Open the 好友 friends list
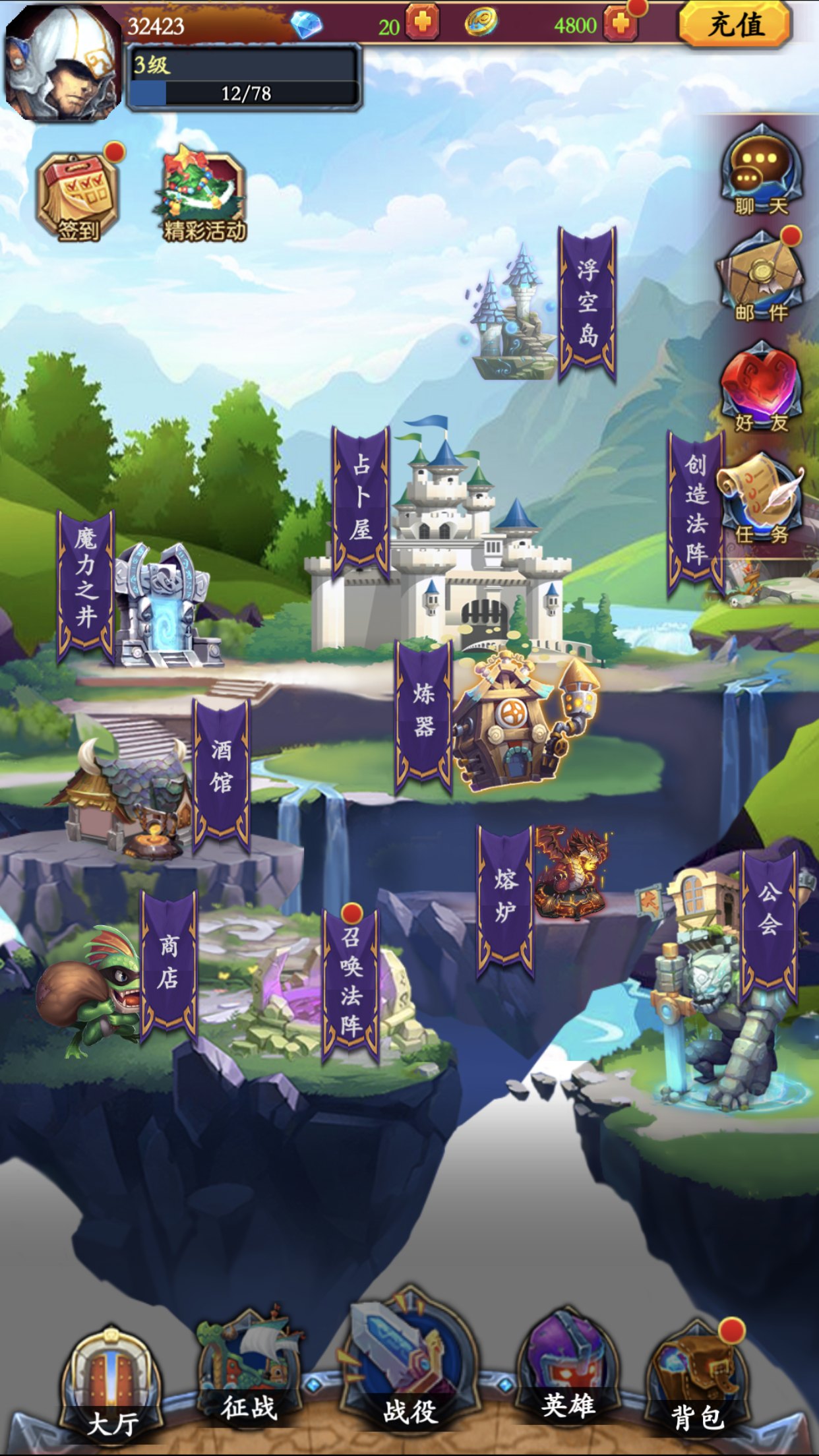Screen dimensions: 819x1456 pyautogui.click(x=762, y=388)
